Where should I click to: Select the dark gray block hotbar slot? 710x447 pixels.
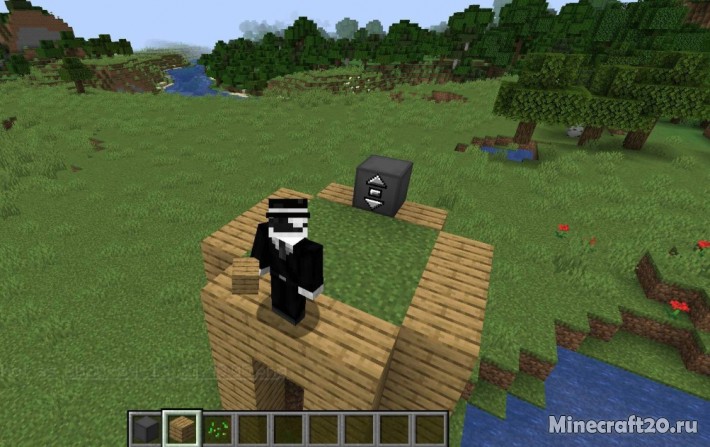[146, 429]
